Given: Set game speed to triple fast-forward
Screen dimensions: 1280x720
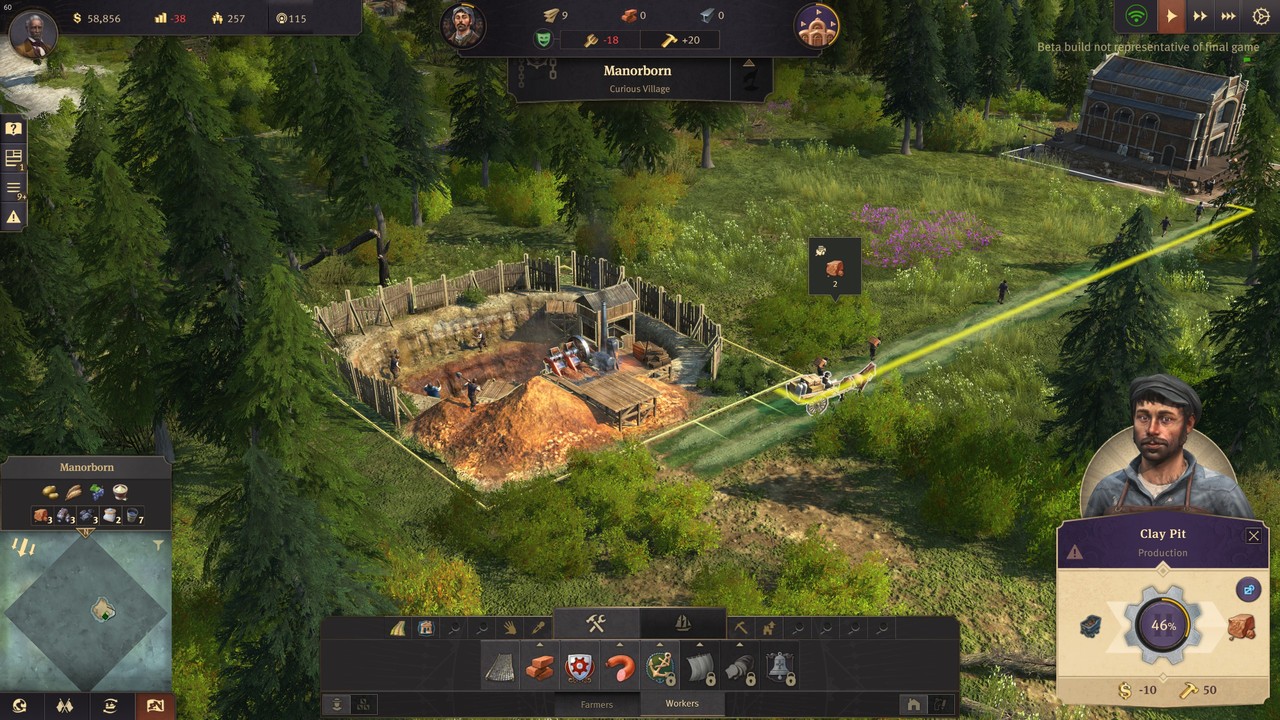Looking at the screenshot, I should pos(1229,16).
